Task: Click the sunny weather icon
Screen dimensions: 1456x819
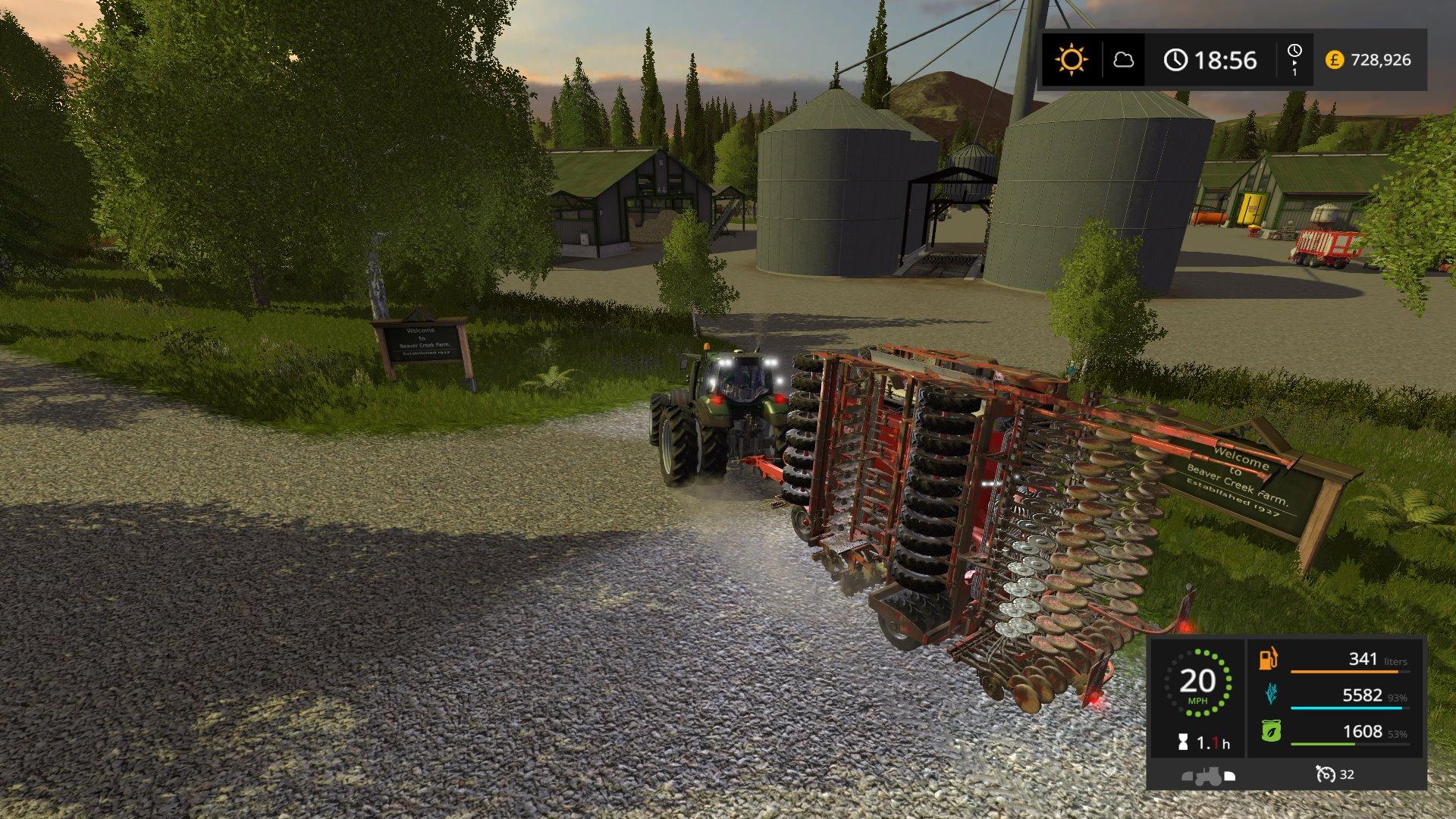Action: [x=1072, y=59]
